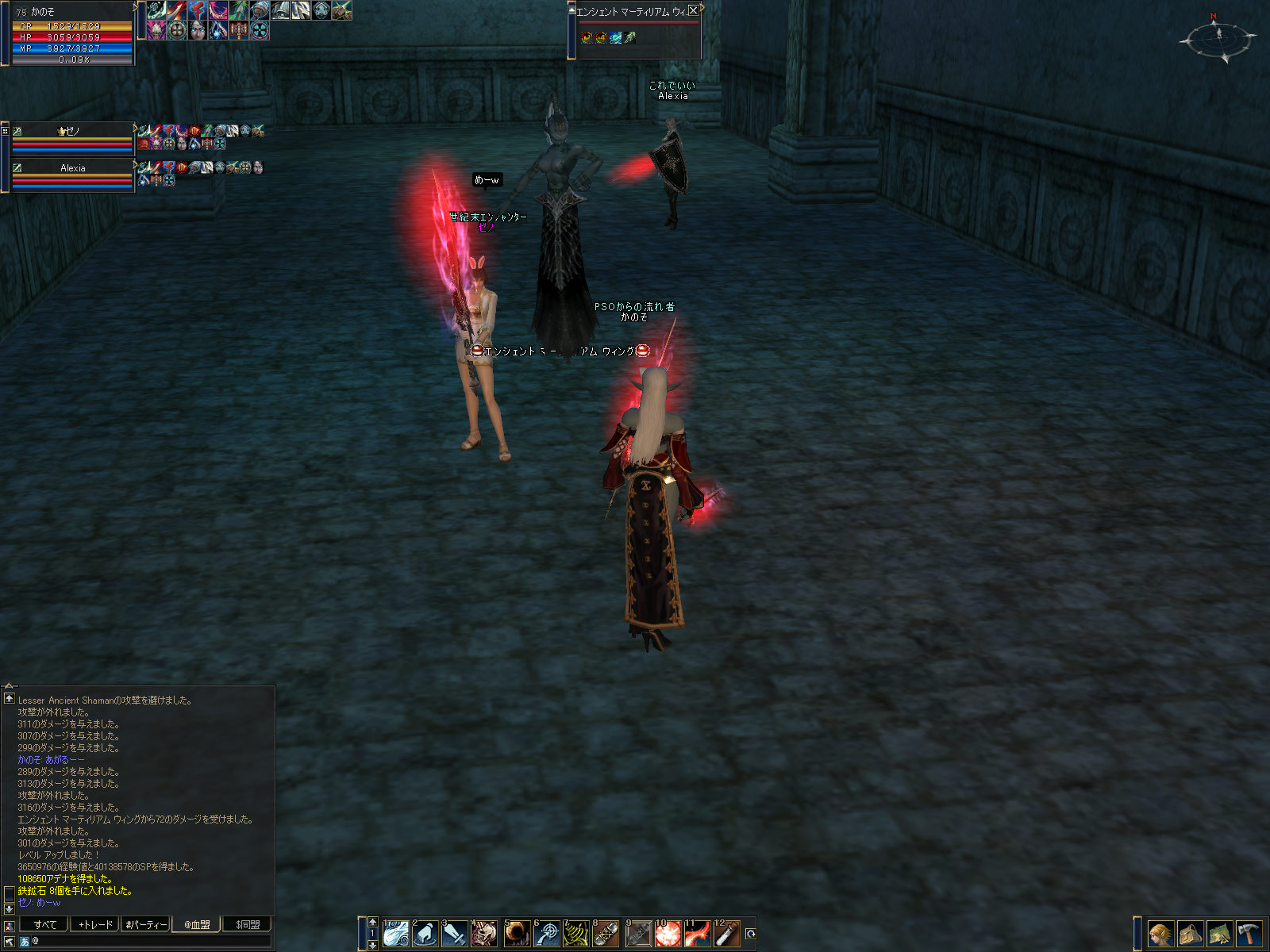Select party member Alexia in party list
The image size is (1270, 952).
72,168
